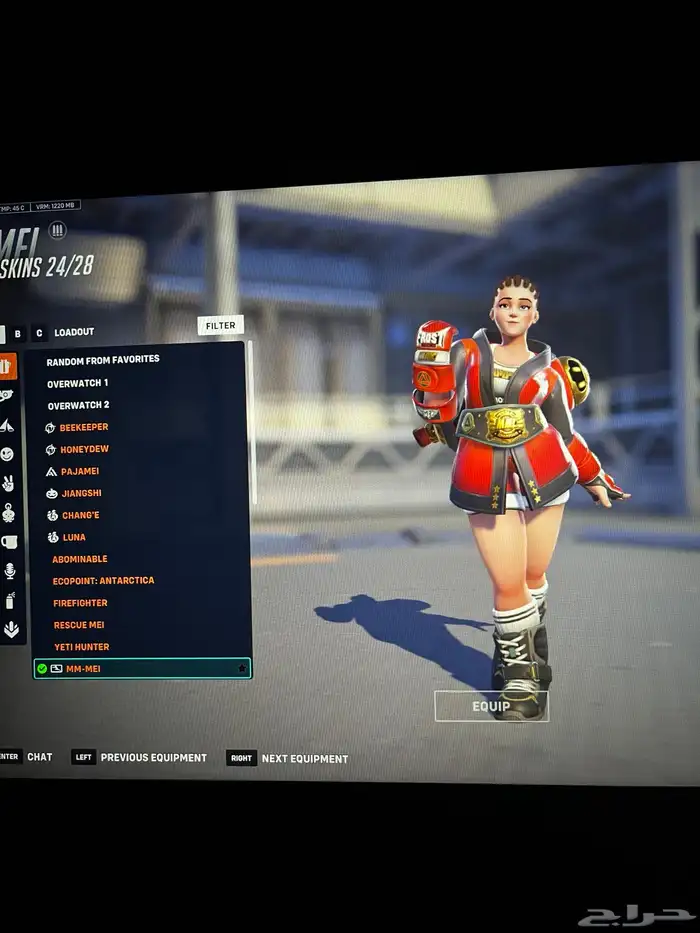
Task: Pick the Jiangshi skin
Action: (x=80, y=493)
